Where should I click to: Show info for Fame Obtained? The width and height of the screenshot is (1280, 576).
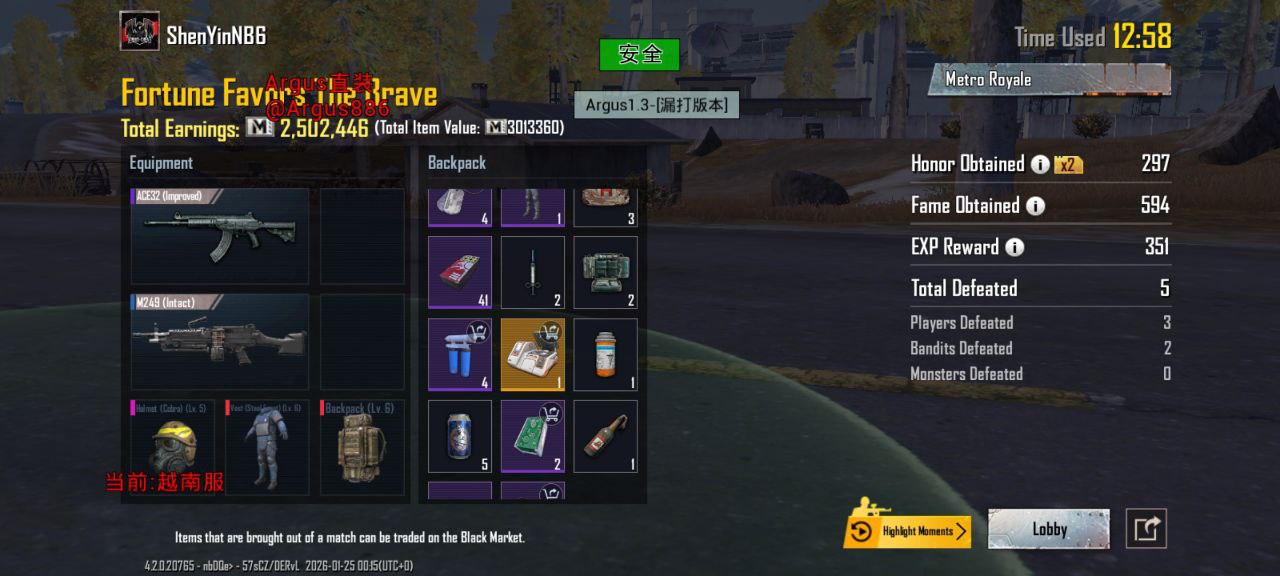pos(1035,206)
